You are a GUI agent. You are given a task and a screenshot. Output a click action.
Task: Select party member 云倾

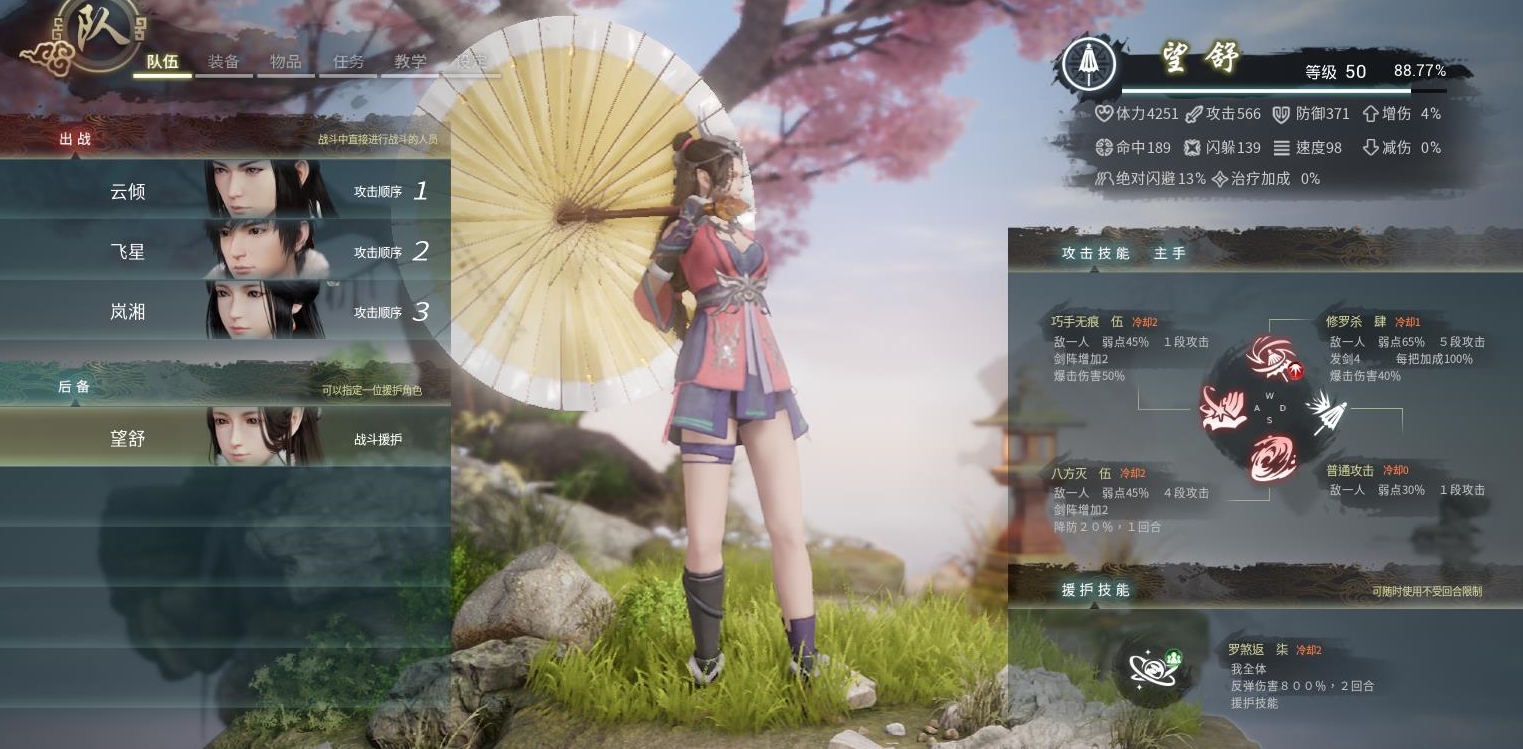tap(225, 190)
